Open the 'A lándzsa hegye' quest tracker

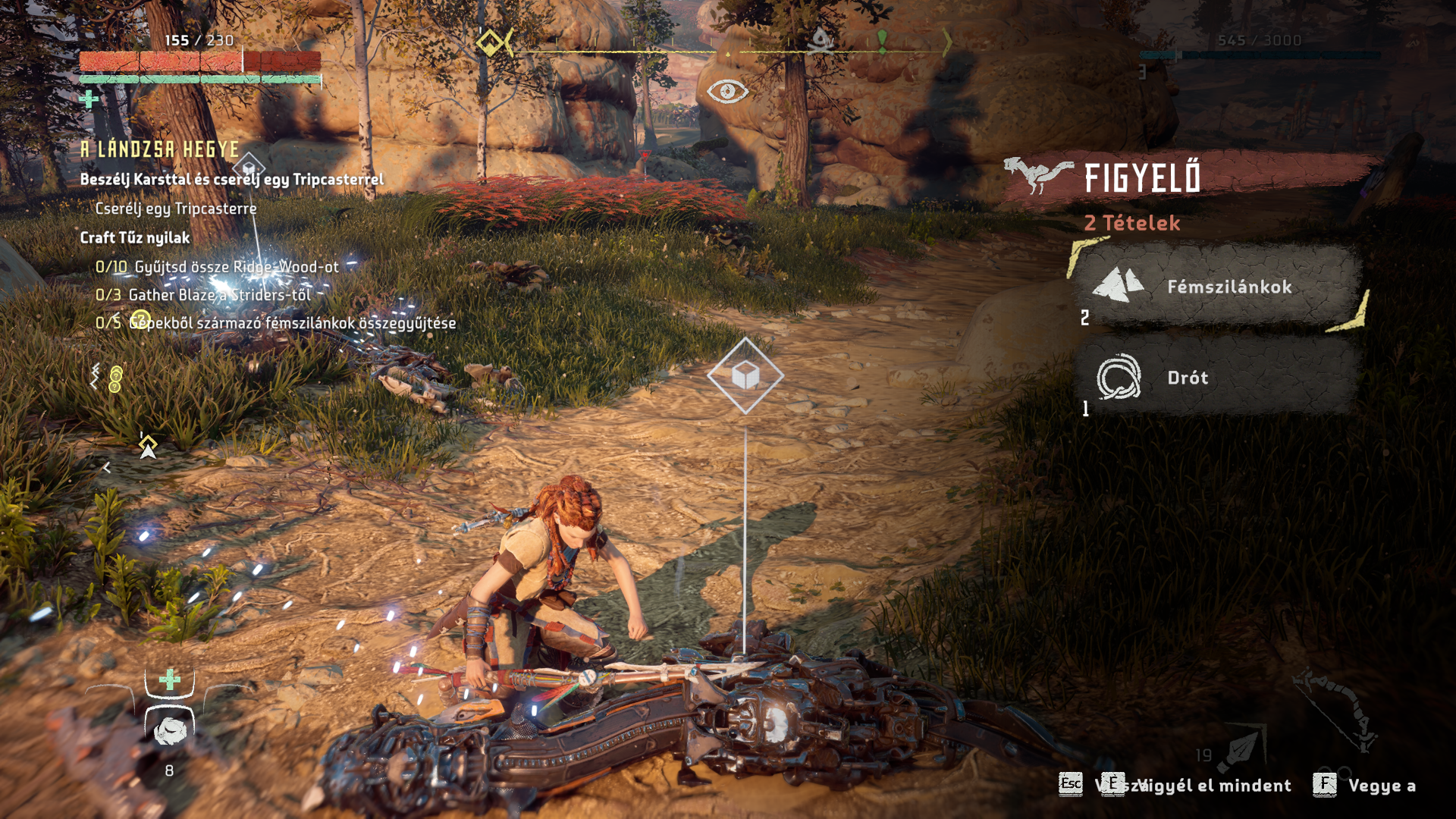tap(160, 149)
